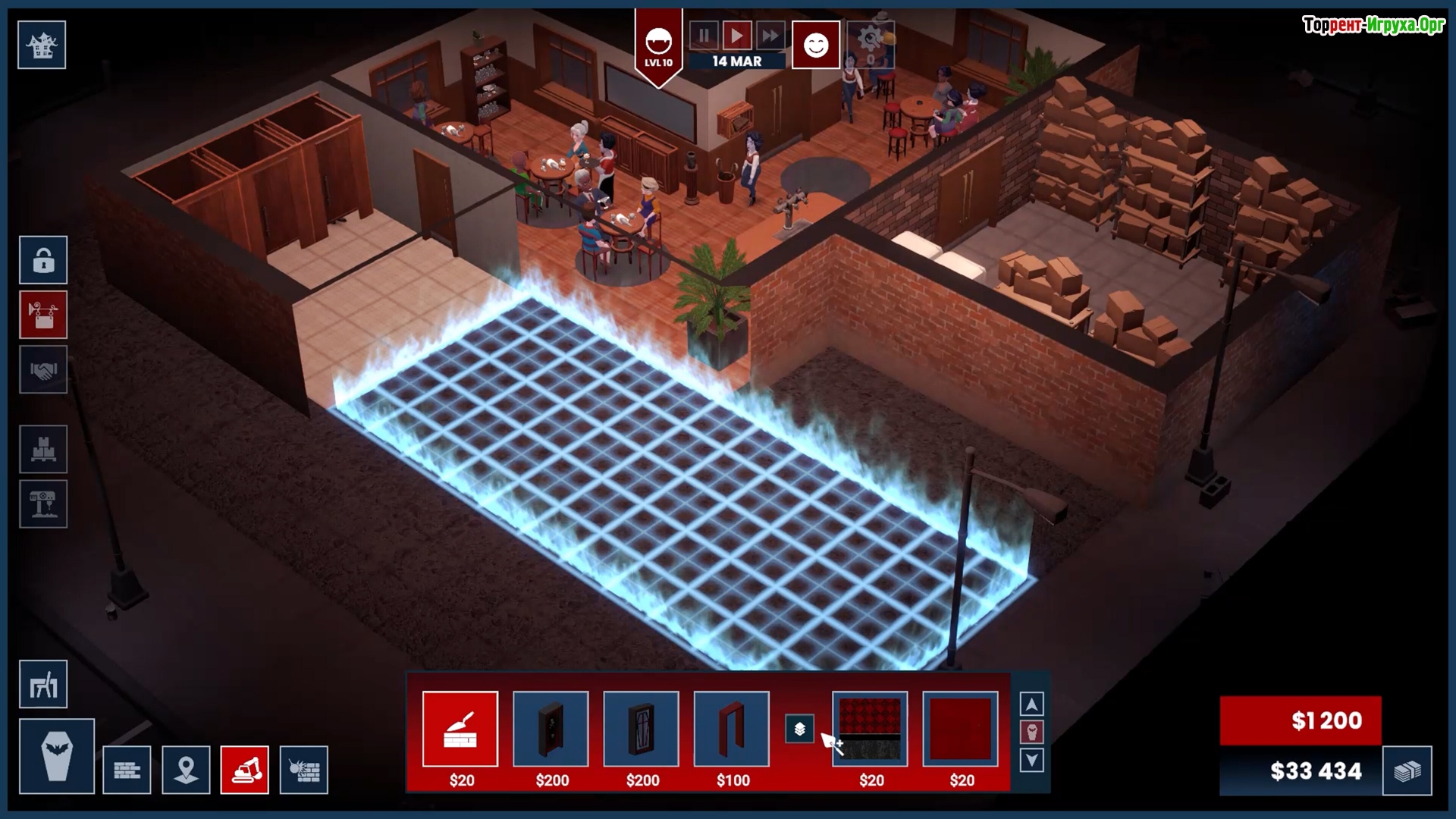Click the padlock icon button
Viewport: 1456px width, 819px height.
pos(43,260)
